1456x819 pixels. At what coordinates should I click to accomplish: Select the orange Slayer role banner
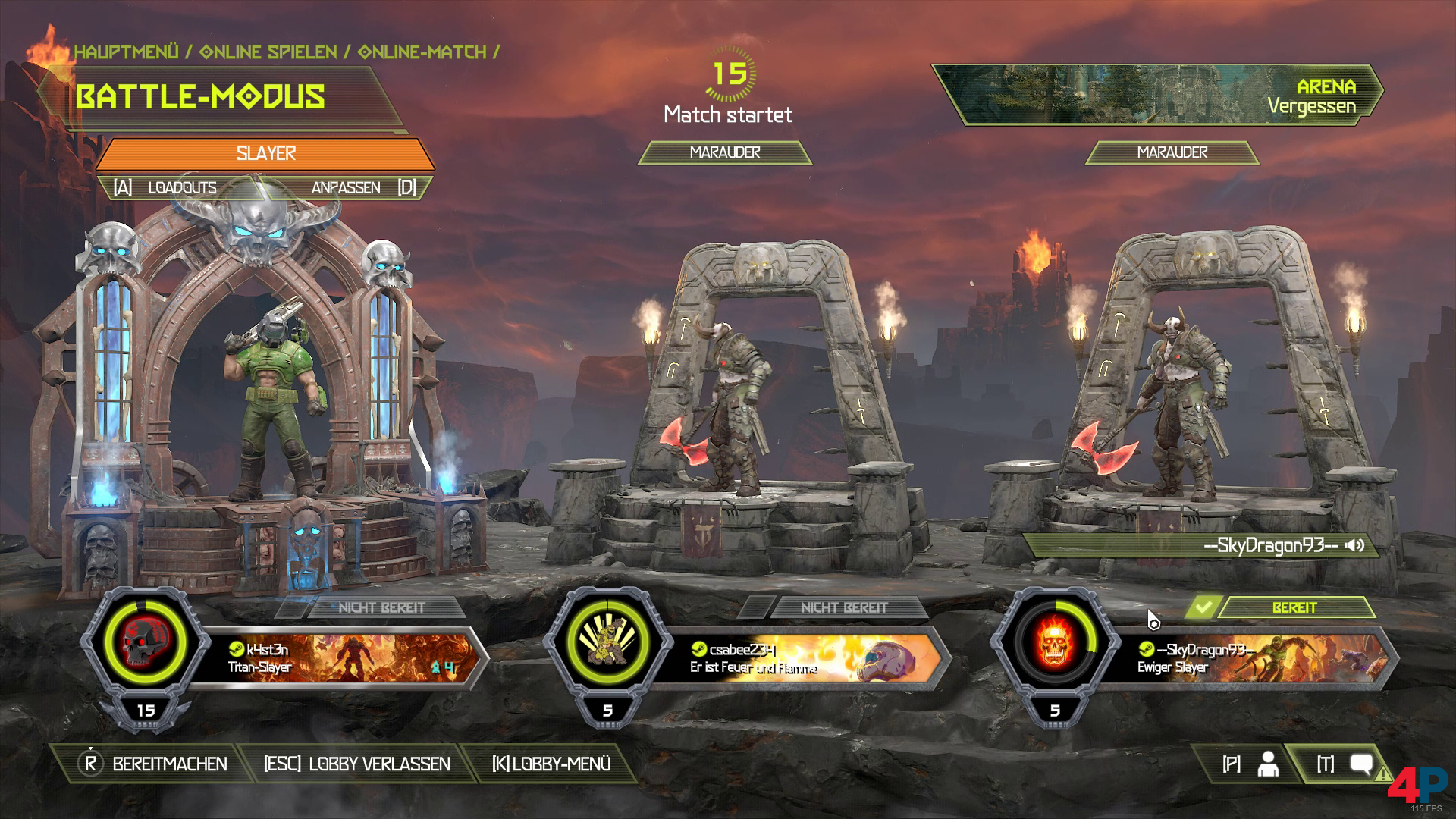coord(265,153)
